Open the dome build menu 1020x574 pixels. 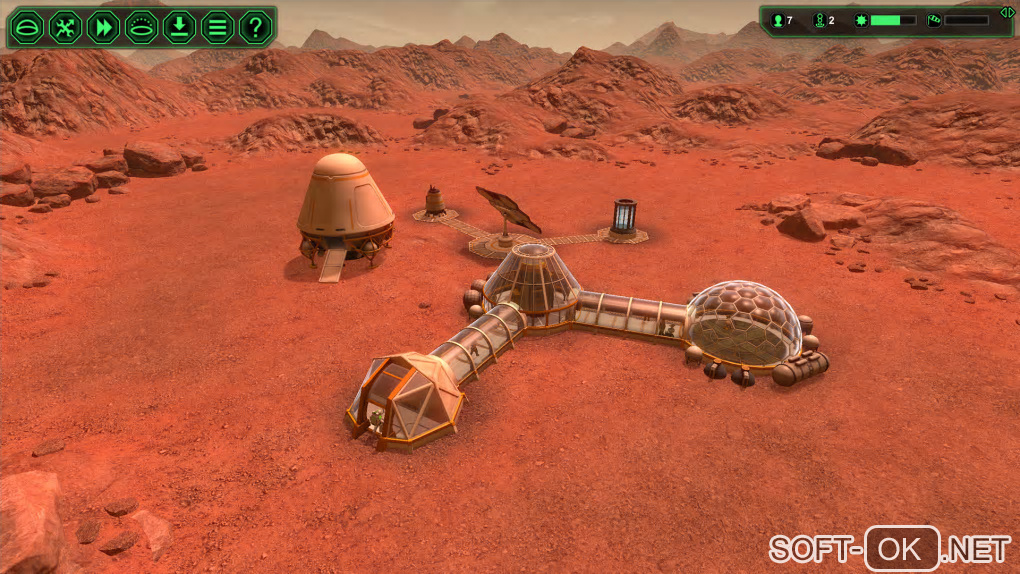[x=26, y=27]
